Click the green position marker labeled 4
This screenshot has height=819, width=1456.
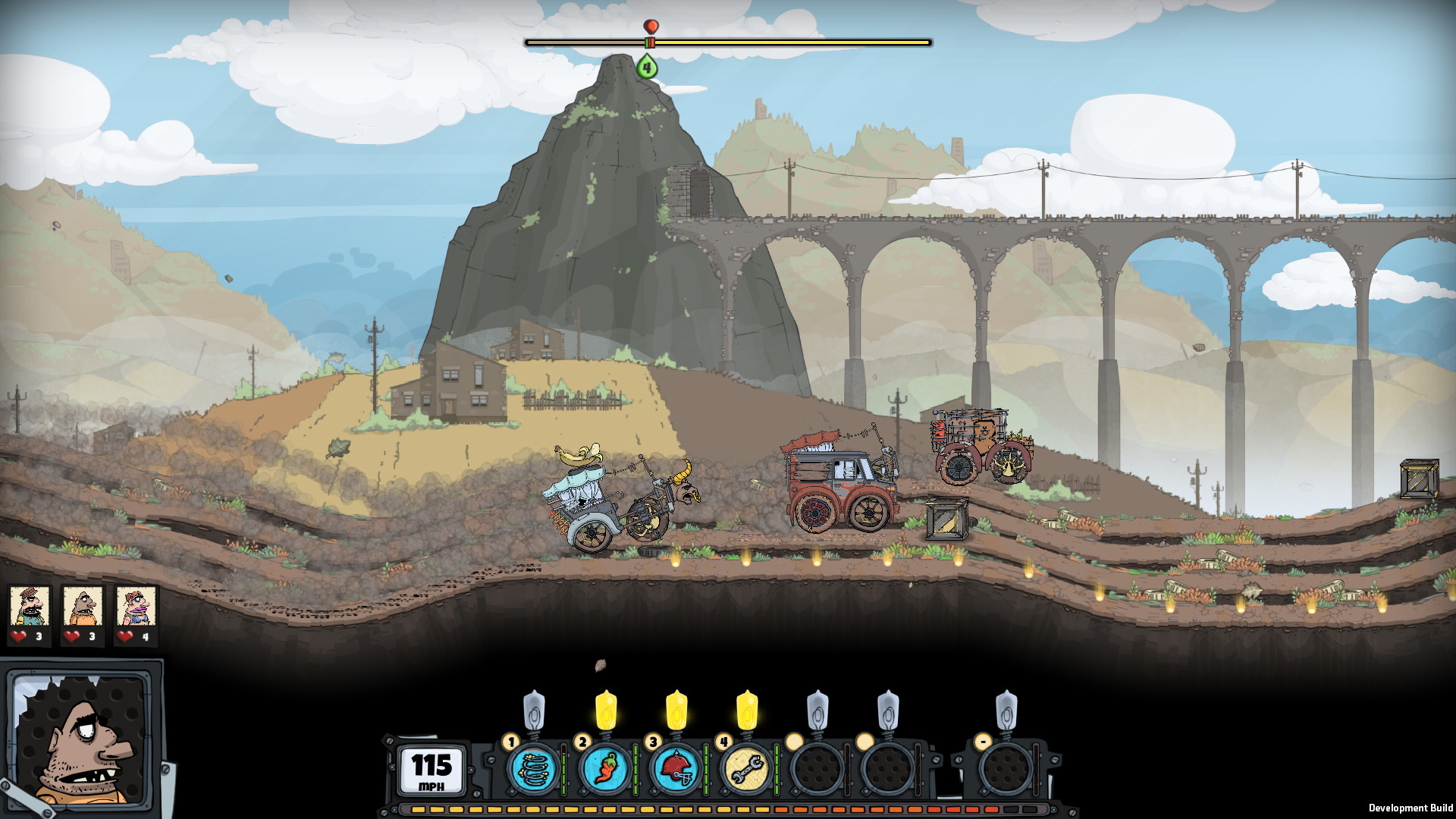[x=646, y=68]
